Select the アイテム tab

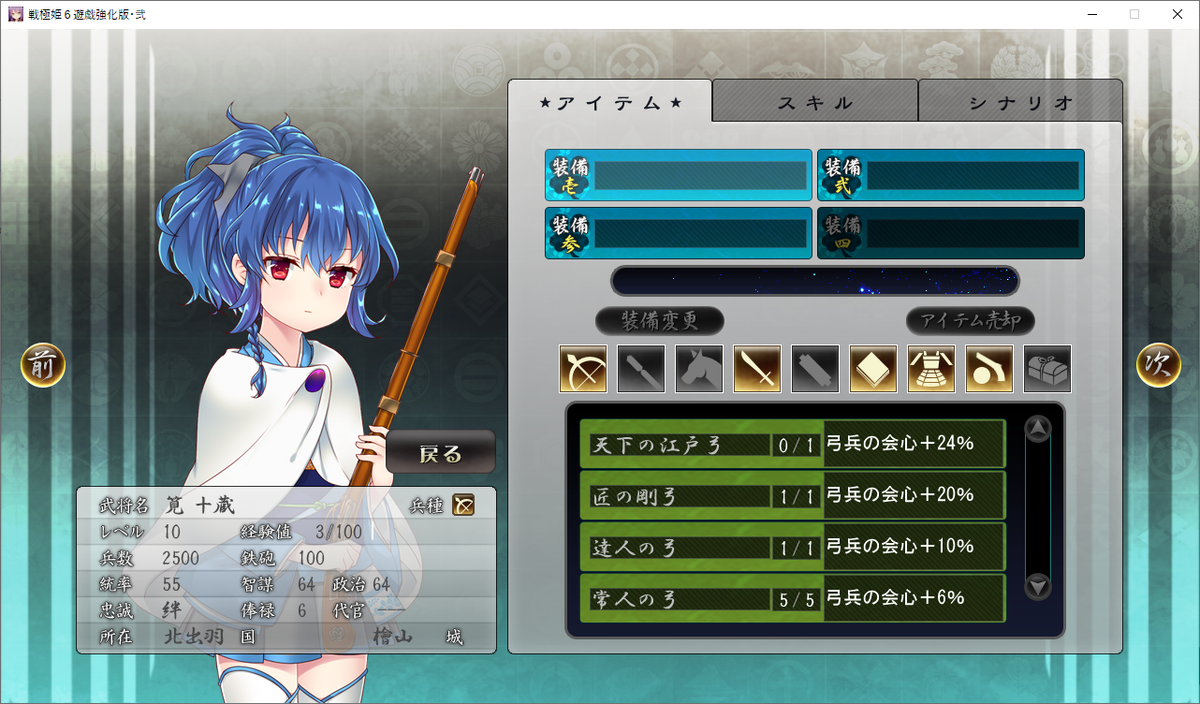[610, 102]
